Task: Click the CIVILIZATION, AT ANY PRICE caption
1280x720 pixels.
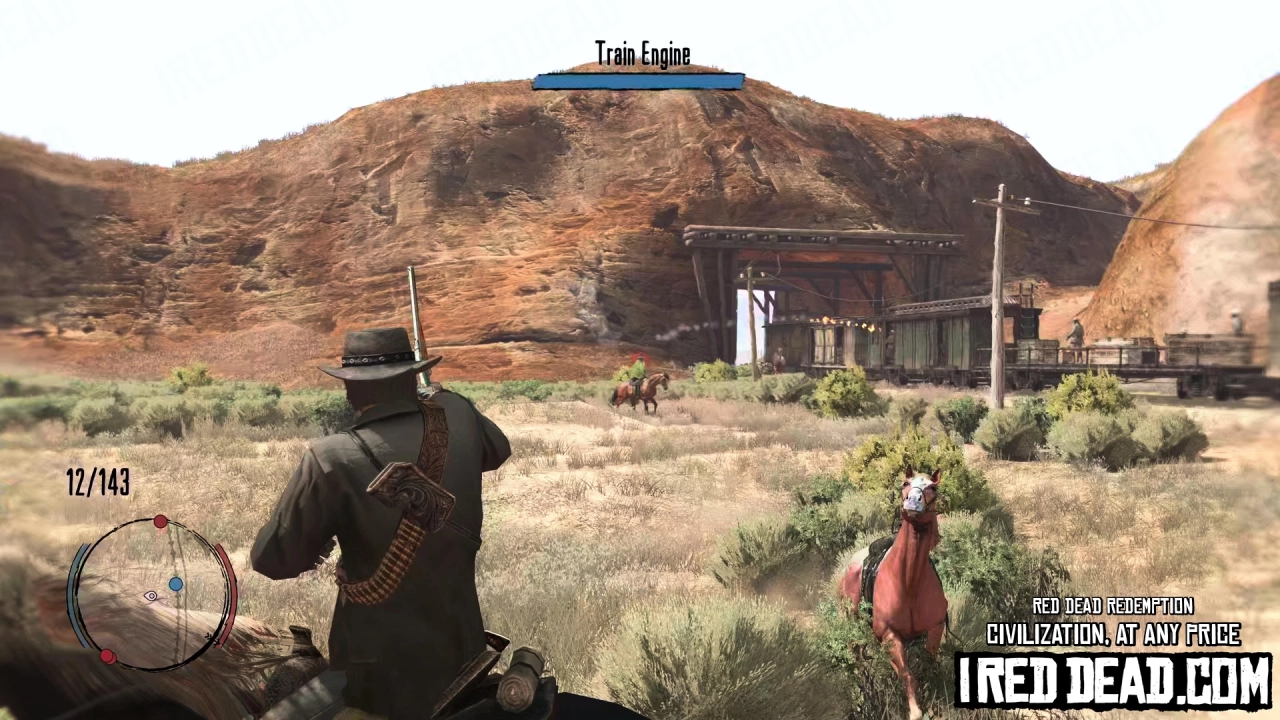Action: (1113, 634)
